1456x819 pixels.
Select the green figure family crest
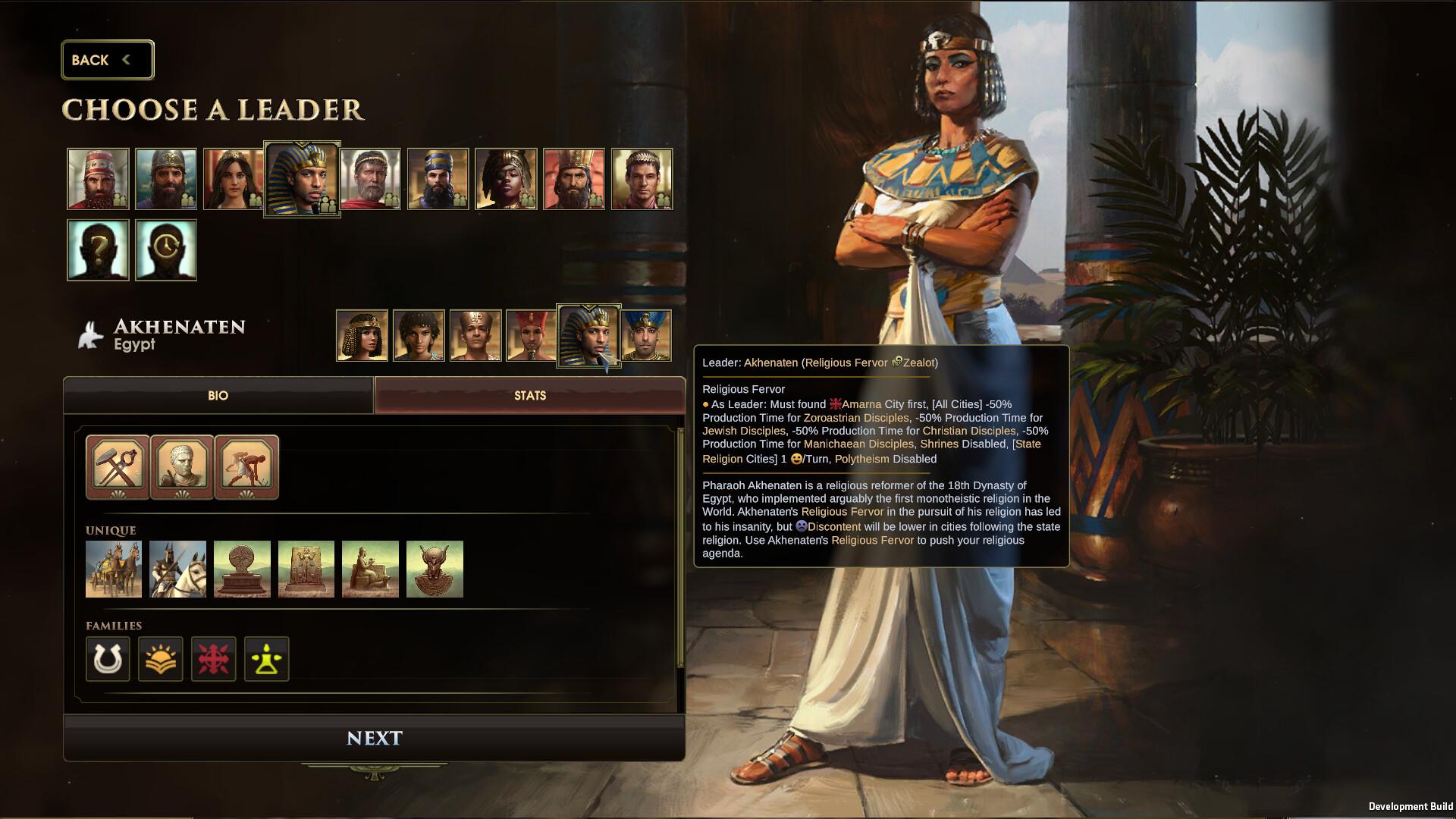point(267,659)
